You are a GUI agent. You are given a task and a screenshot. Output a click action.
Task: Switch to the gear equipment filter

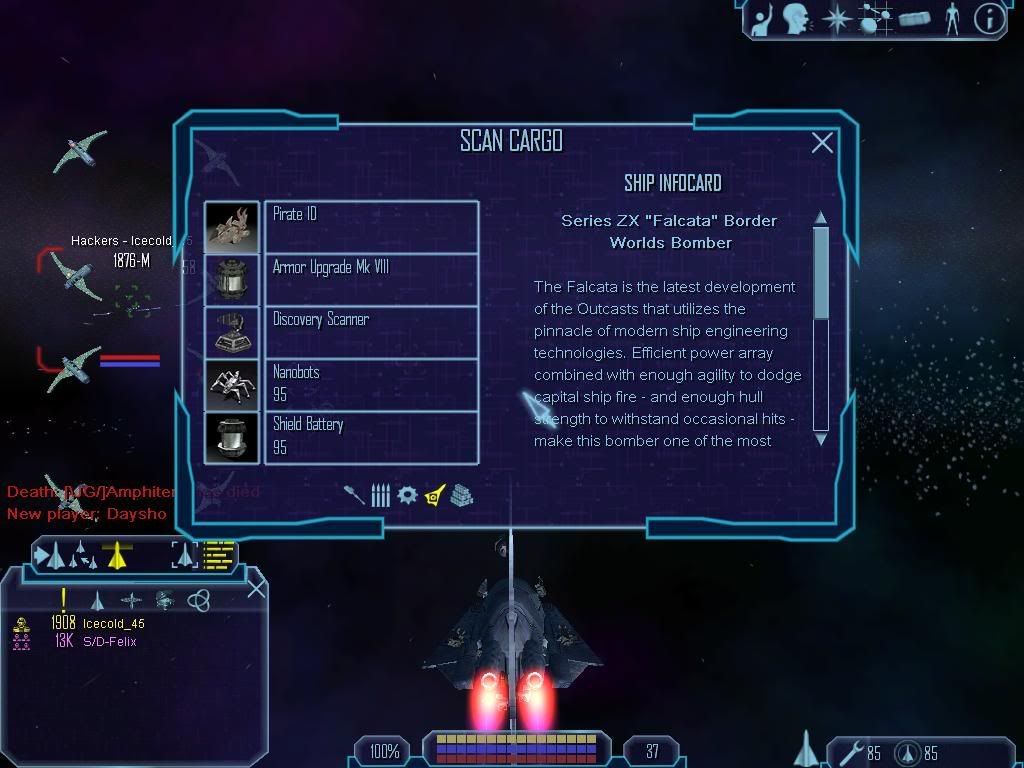click(x=407, y=495)
